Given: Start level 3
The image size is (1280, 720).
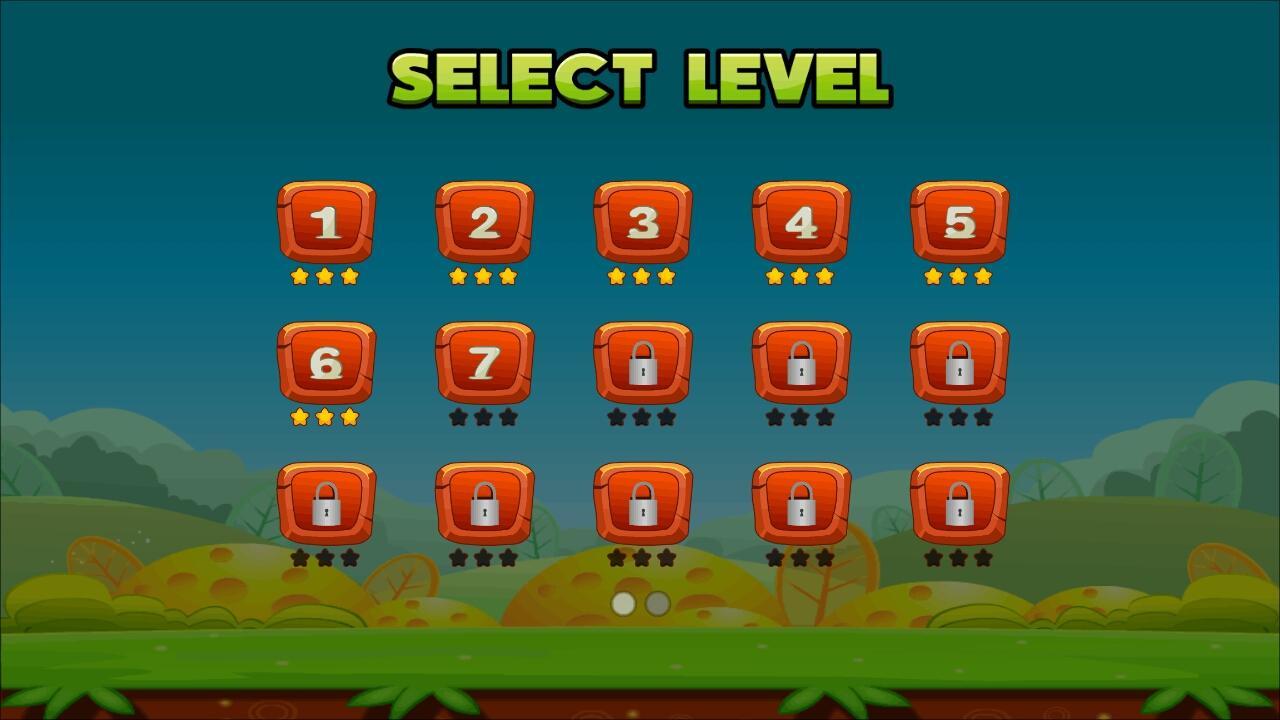Looking at the screenshot, I should tap(642, 223).
